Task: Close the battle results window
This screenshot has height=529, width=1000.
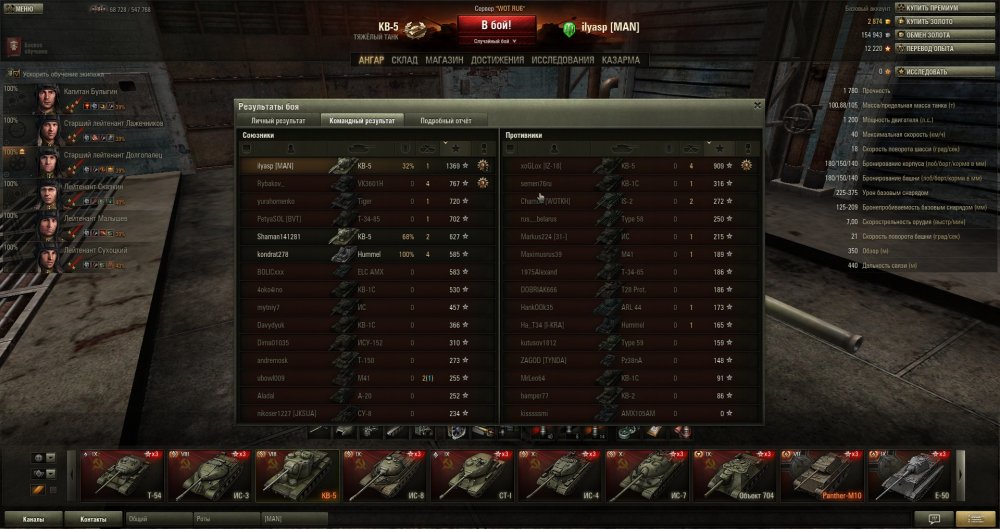Action: point(757,104)
